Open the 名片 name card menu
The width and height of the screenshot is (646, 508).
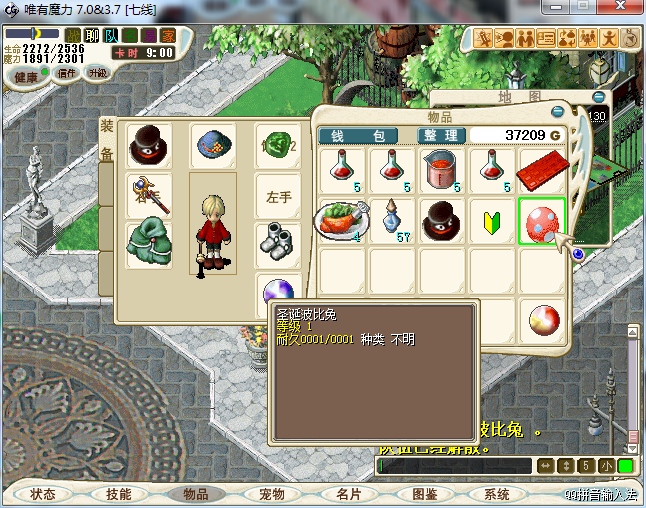click(348, 494)
